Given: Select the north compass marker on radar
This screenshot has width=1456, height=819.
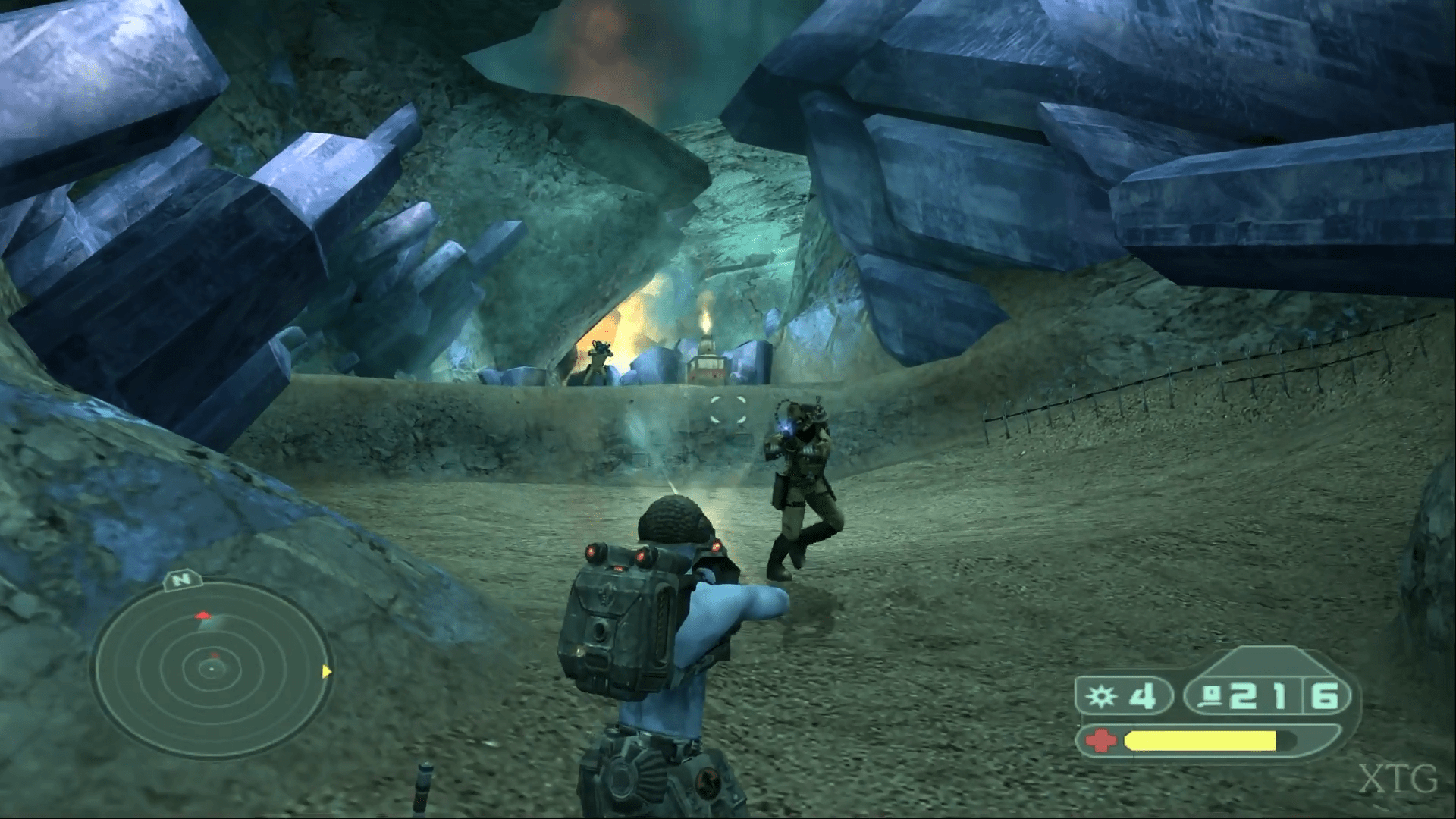Looking at the screenshot, I should pyautogui.click(x=181, y=581).
